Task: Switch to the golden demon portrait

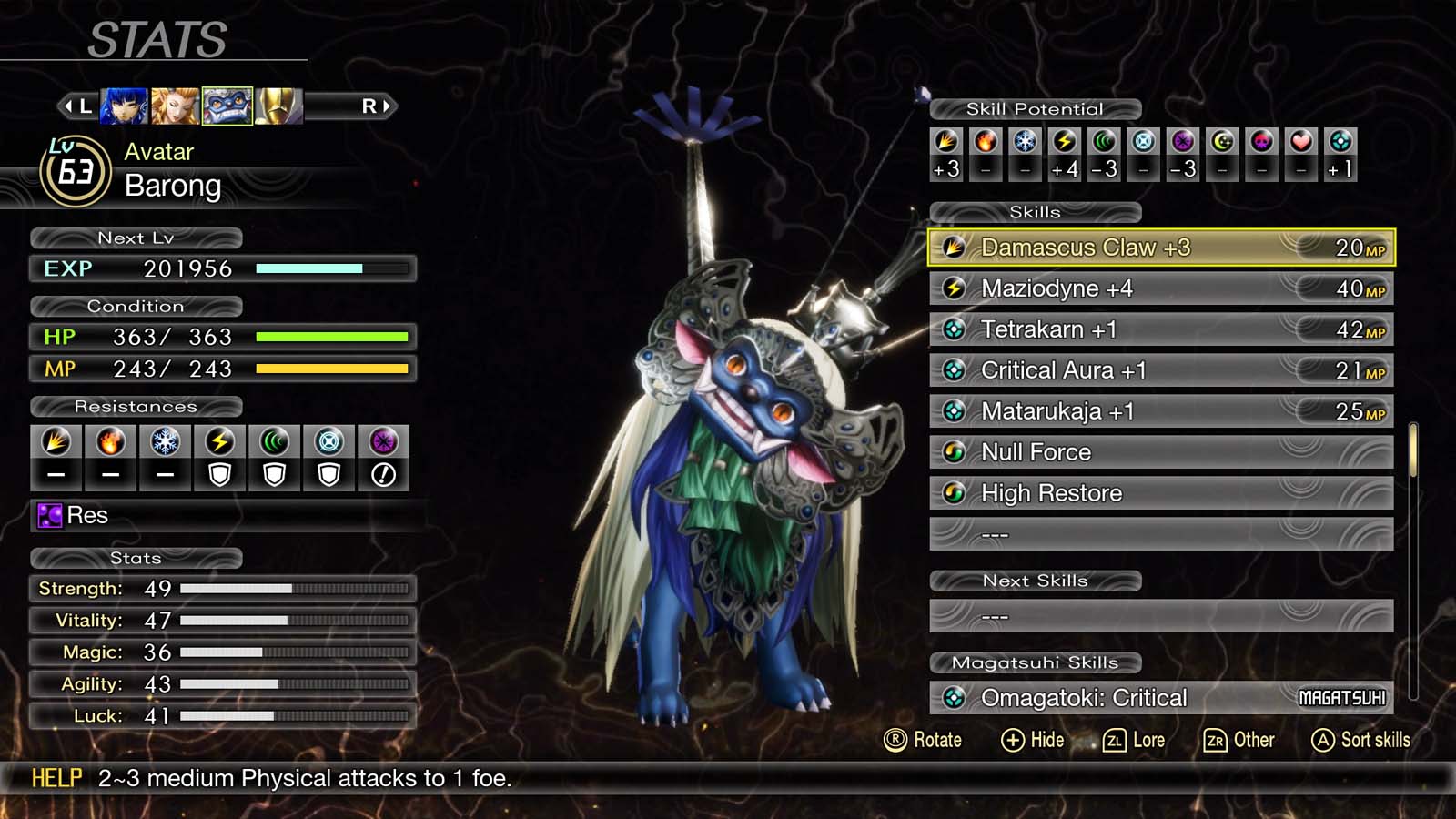Action: [278, 106]
